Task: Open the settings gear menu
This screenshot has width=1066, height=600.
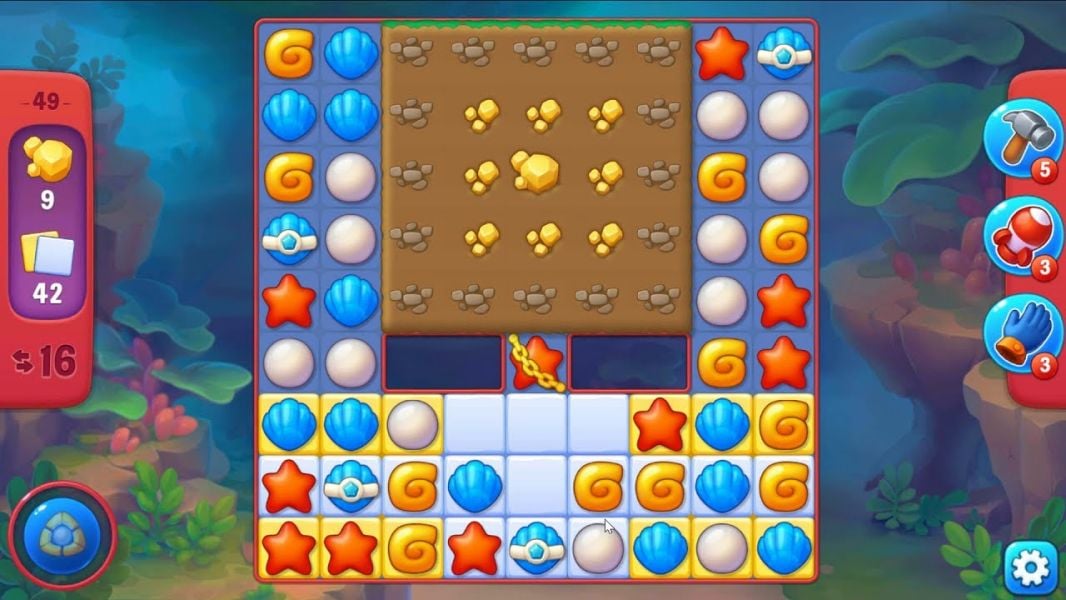Action: pos(1030,567)
